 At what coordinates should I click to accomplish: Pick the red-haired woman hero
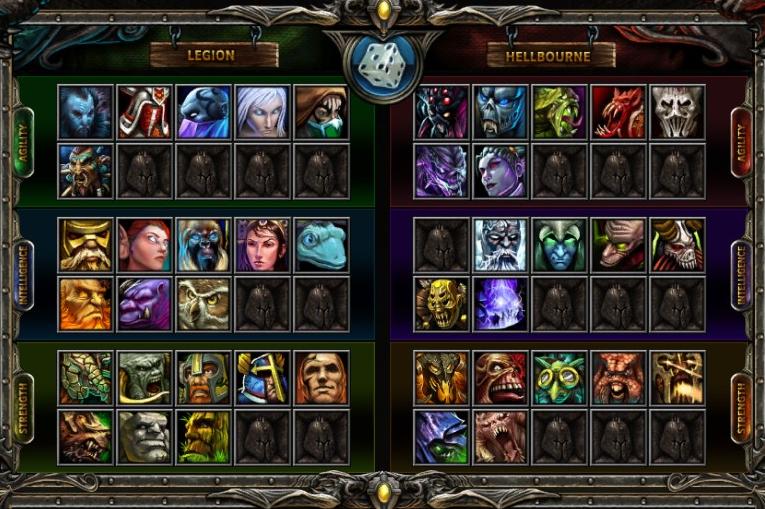[x=144, y=245]
